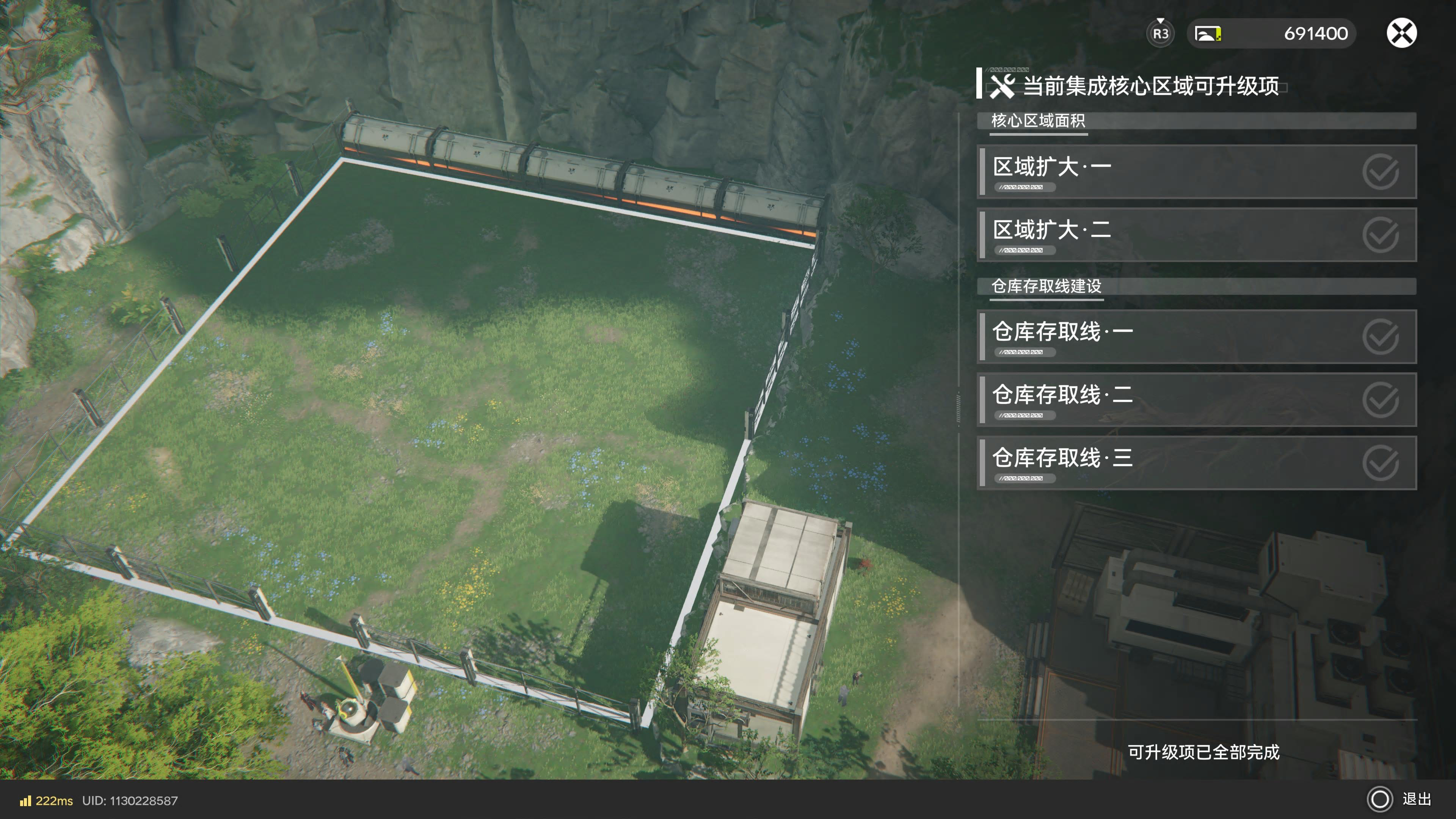Close the core area upgrade panel
The image size is (1456, 819).
(x=1401, y=33)
